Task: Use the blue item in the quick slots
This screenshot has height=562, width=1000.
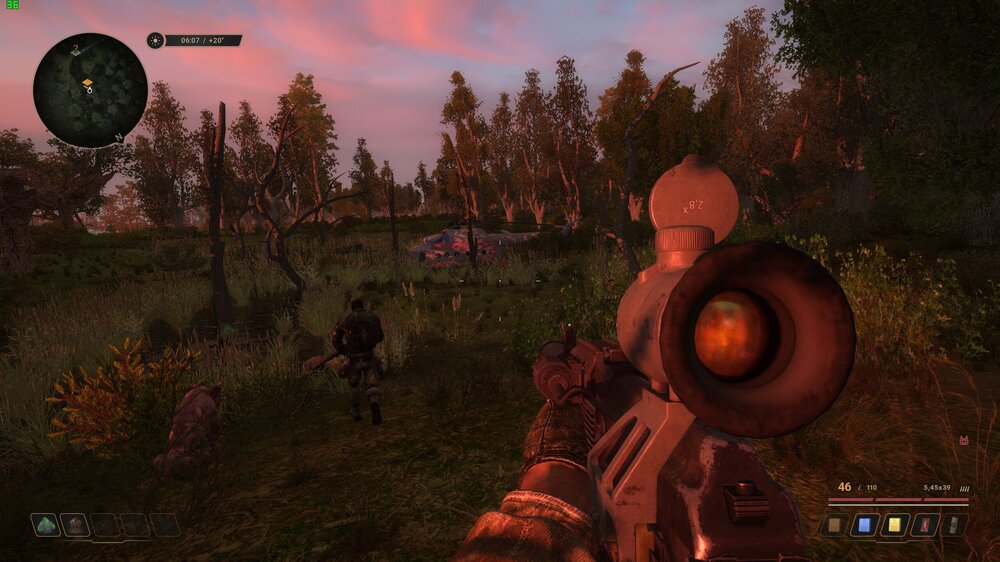Action: coord(864,525)
